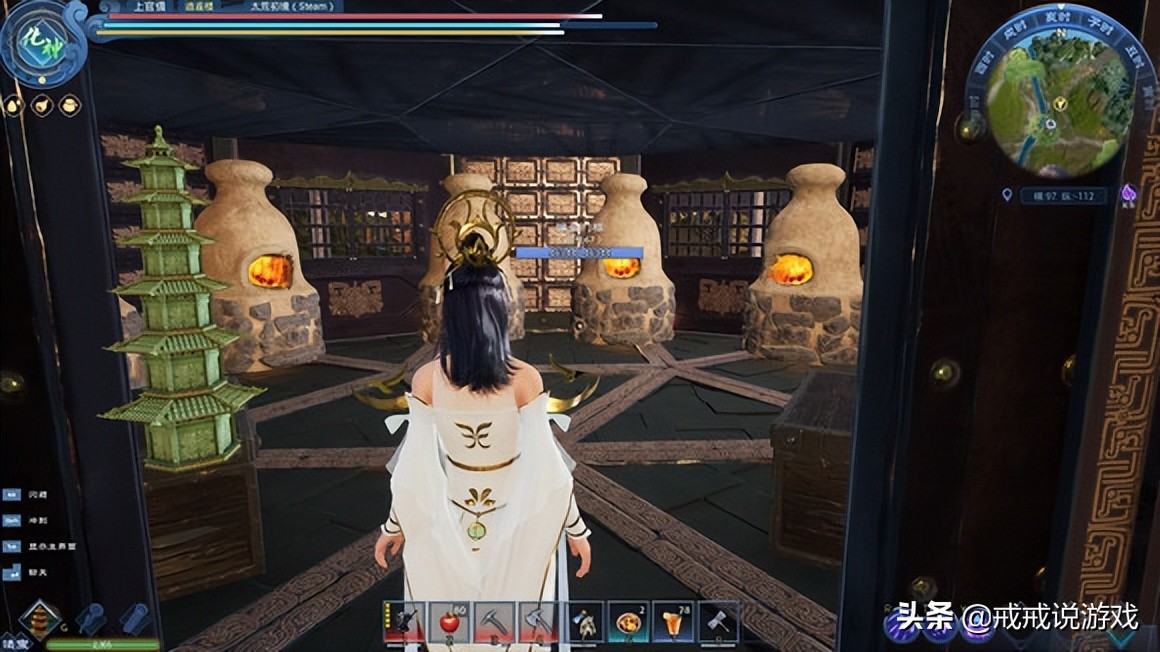The width and height of the screenshot is (1160, 652).
Task: Open the 化神 cultivation emblem
Action: 40,45
